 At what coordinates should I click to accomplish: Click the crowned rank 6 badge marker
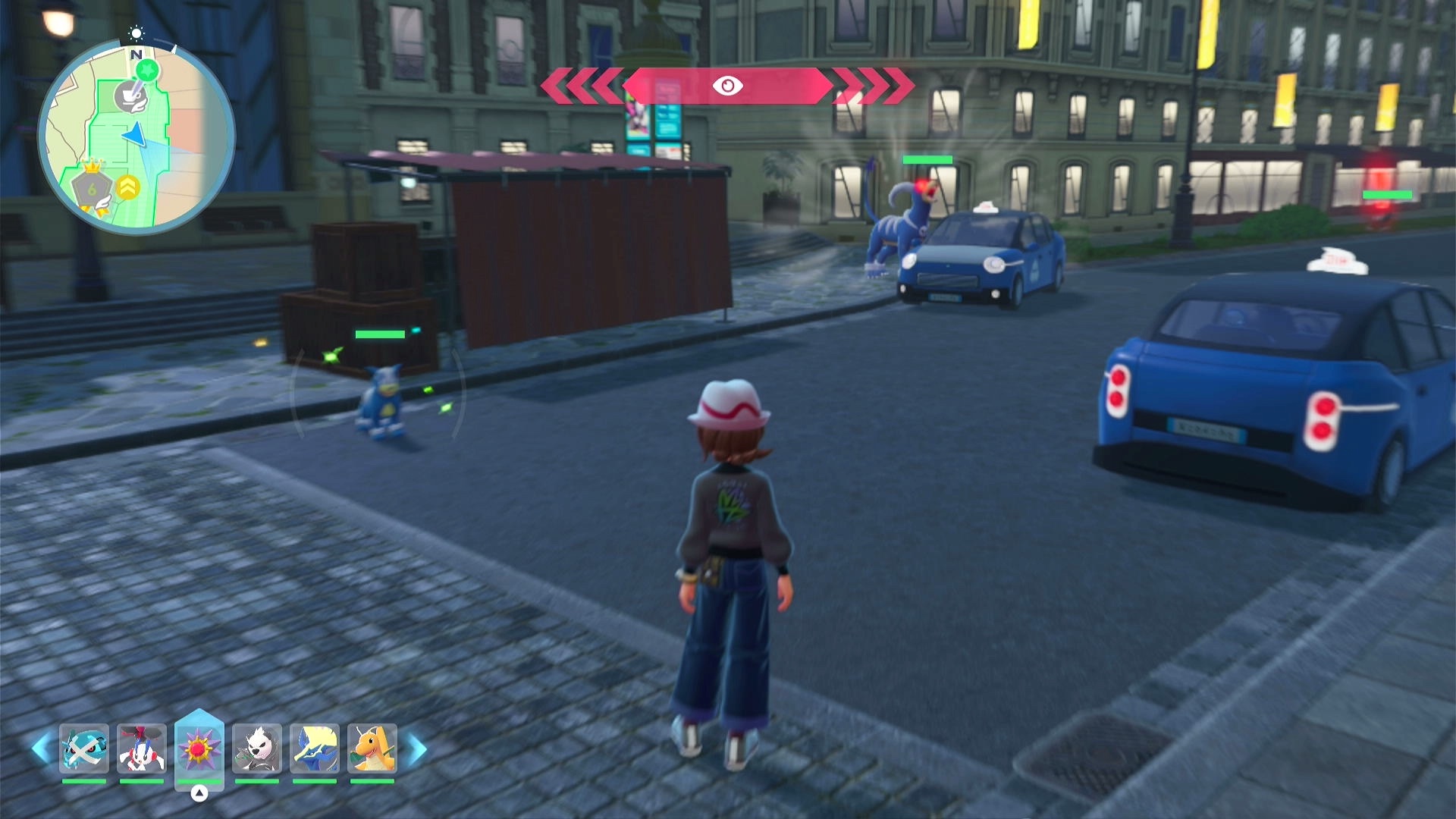pos(92,187)
